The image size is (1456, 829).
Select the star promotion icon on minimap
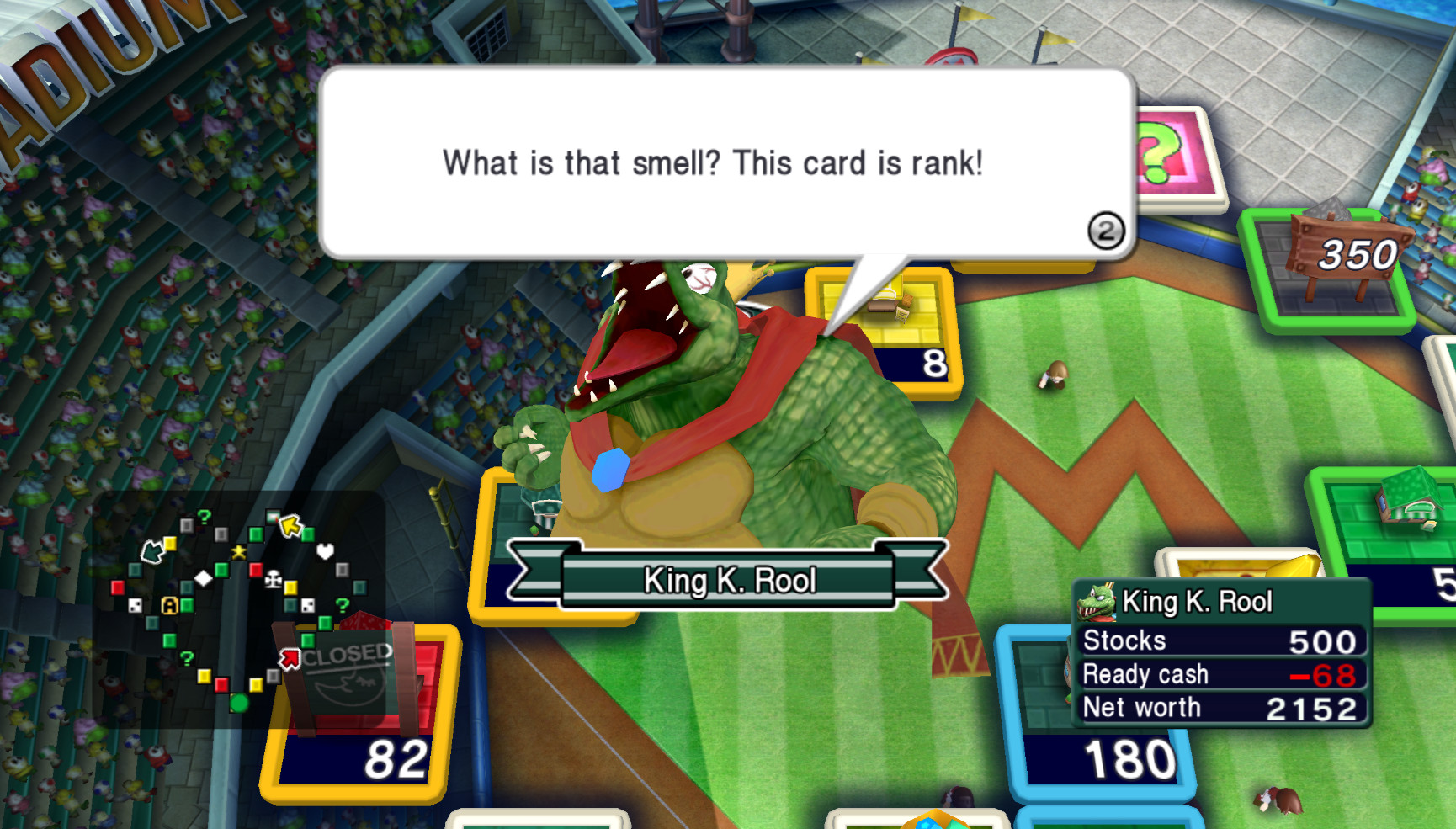click(239, 551)
